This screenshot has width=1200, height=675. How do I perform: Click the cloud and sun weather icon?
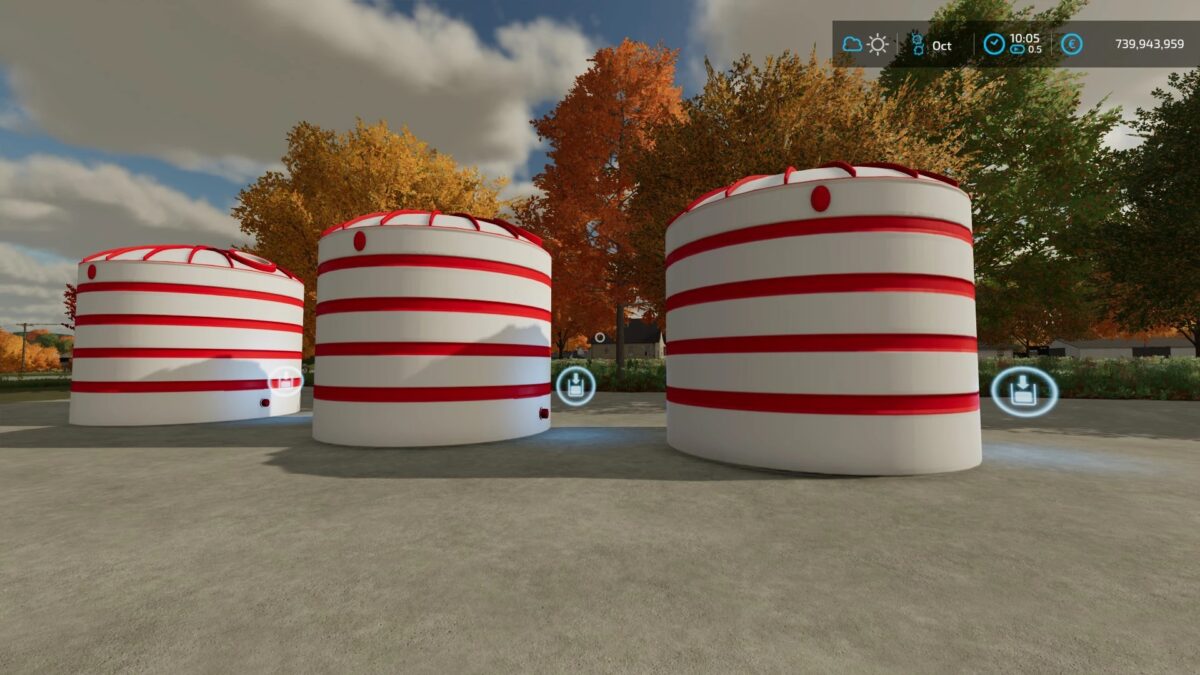(x=865, y=45)
